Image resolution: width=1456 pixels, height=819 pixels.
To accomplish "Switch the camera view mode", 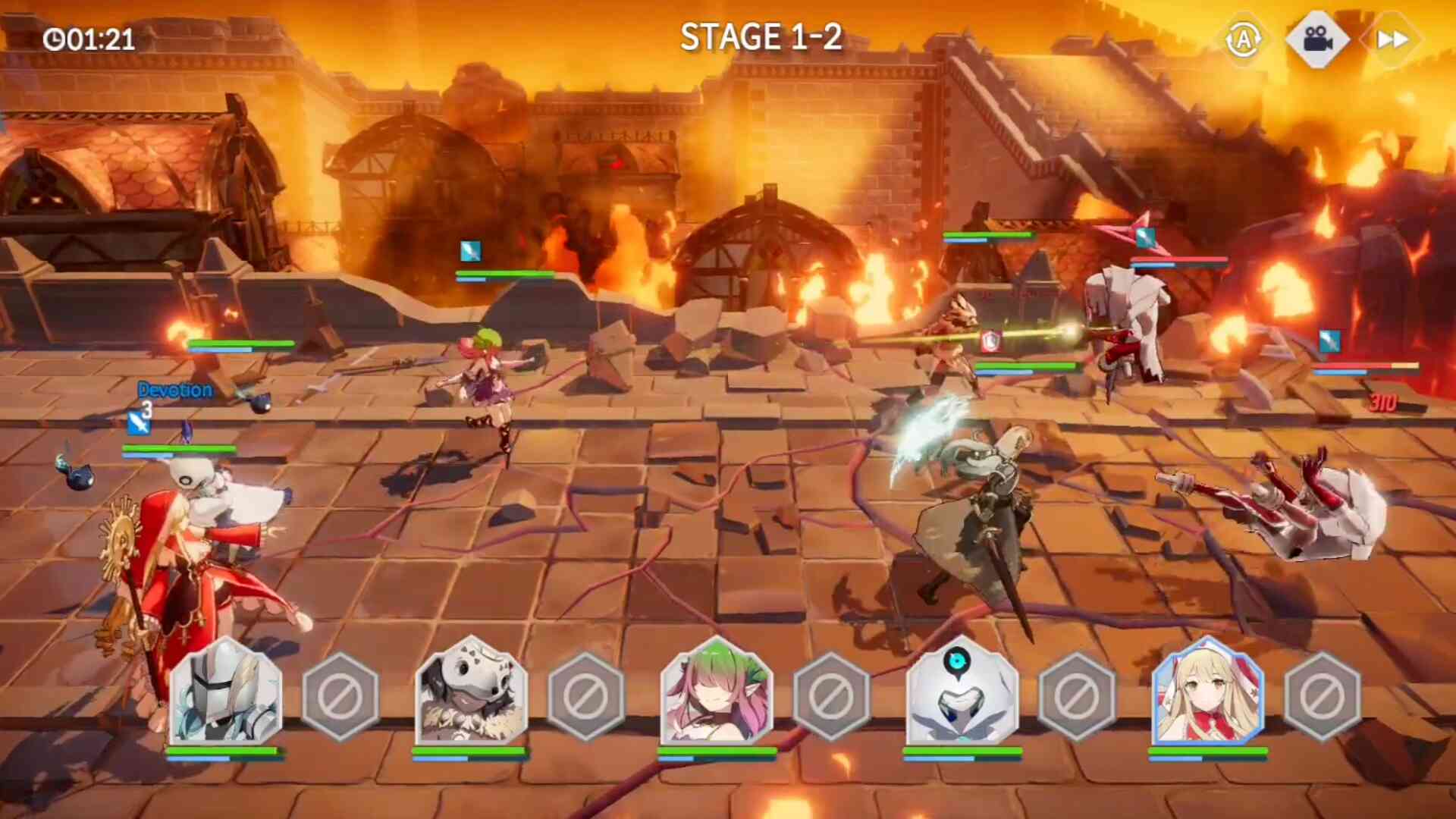I will pos(1318,39).
